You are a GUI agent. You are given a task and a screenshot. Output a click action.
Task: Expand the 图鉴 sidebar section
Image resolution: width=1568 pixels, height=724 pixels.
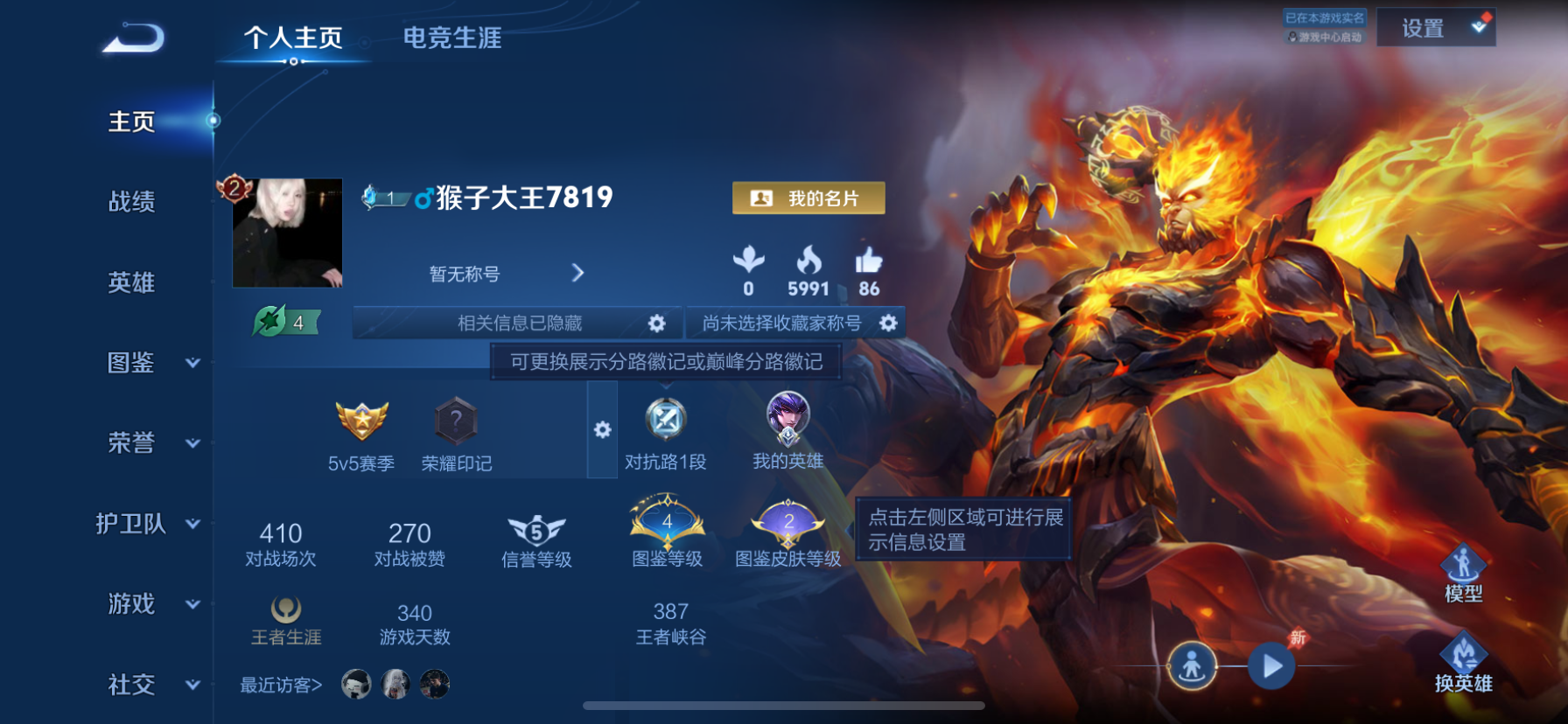pyautogui.click(x=131, y=363)
